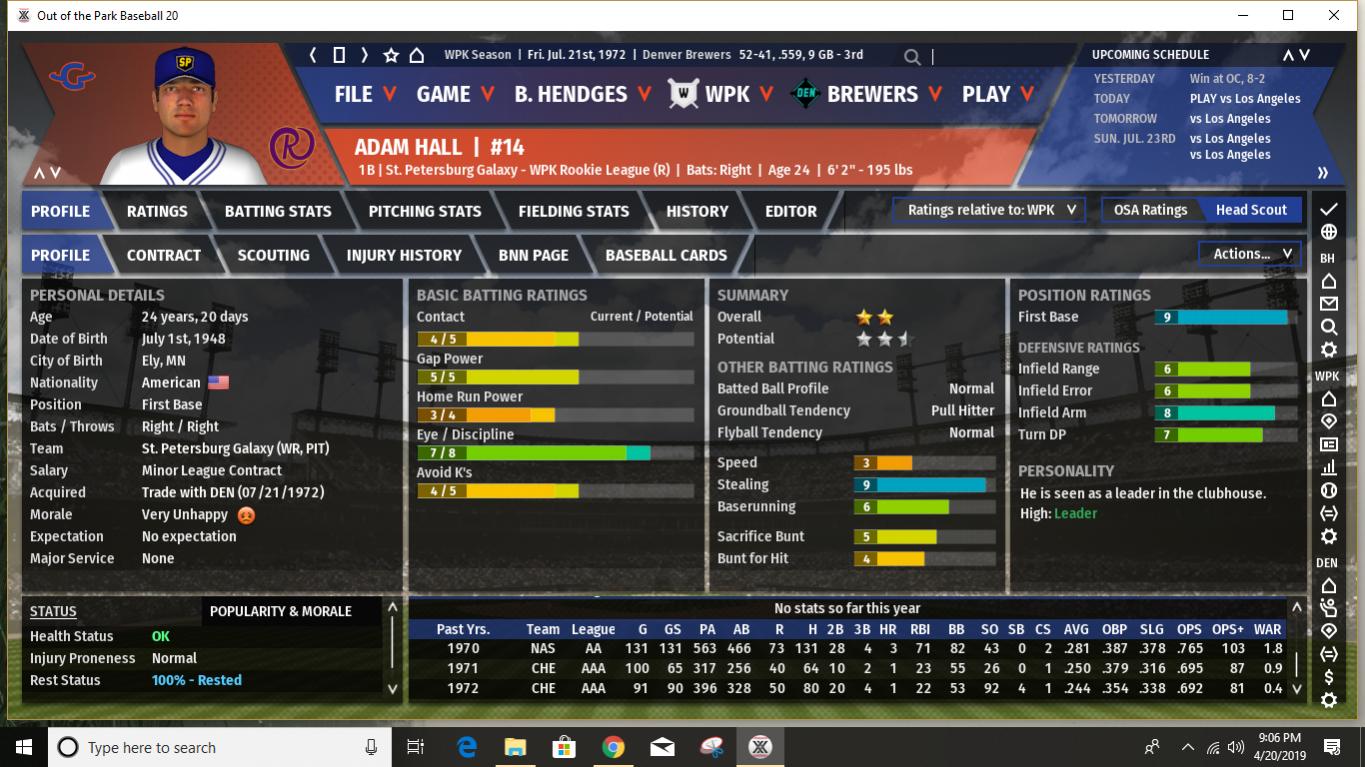
Task: Open the BASEBALL CARDS sub-tab
Action: [x=666, y=255]
